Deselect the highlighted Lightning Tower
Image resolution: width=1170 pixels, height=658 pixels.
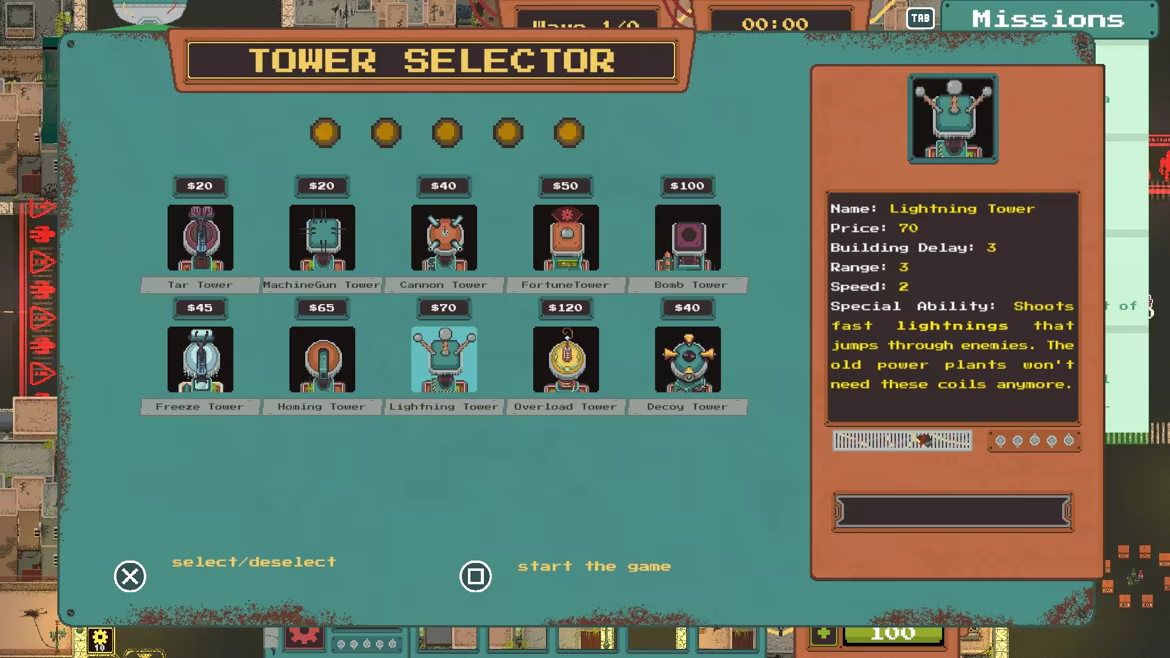coord(444,360)
